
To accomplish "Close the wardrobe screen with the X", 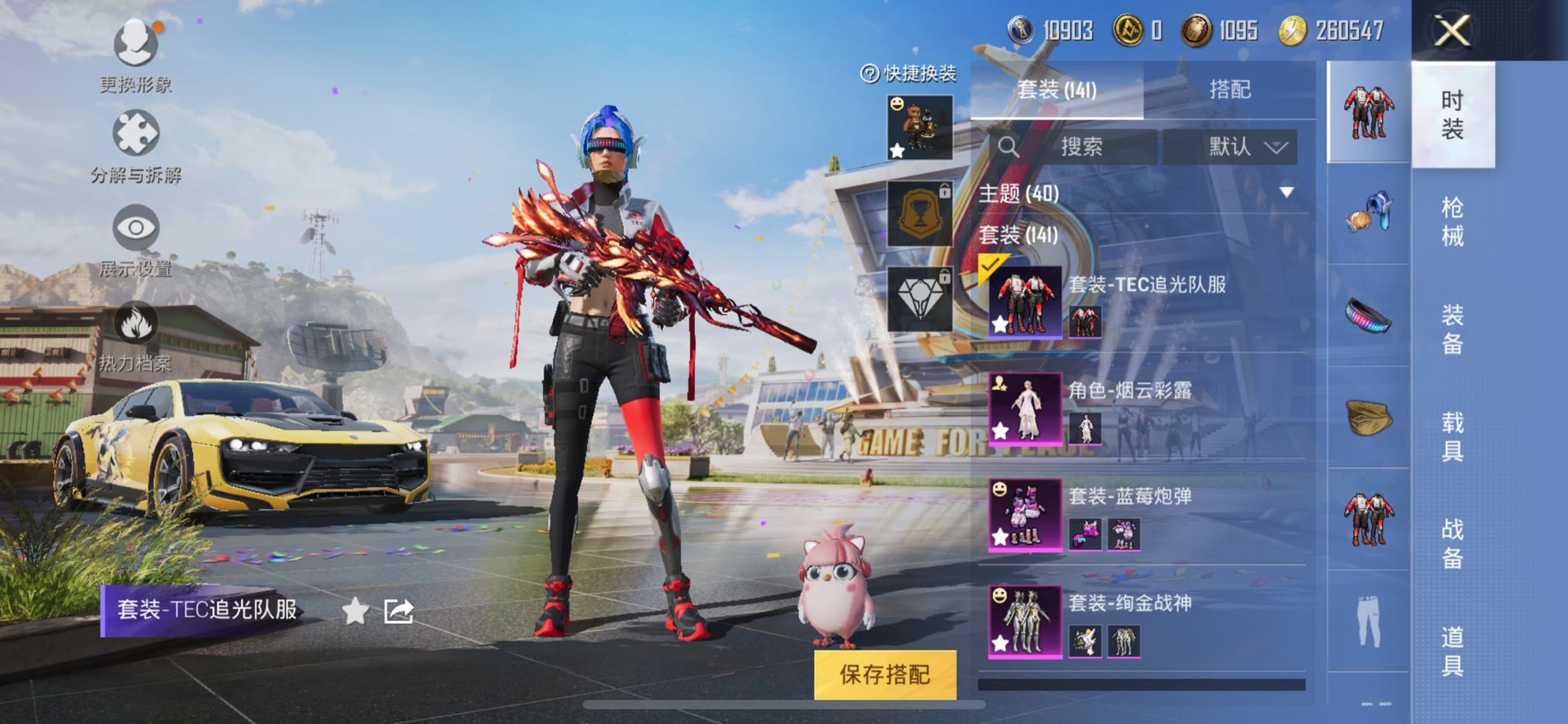I will pos(1453,31).
